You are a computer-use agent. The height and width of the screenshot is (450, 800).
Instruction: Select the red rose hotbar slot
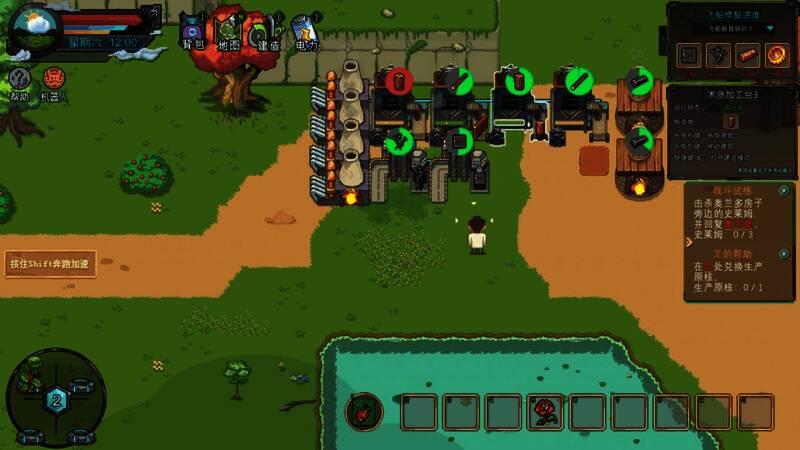(x=545, y=411)
